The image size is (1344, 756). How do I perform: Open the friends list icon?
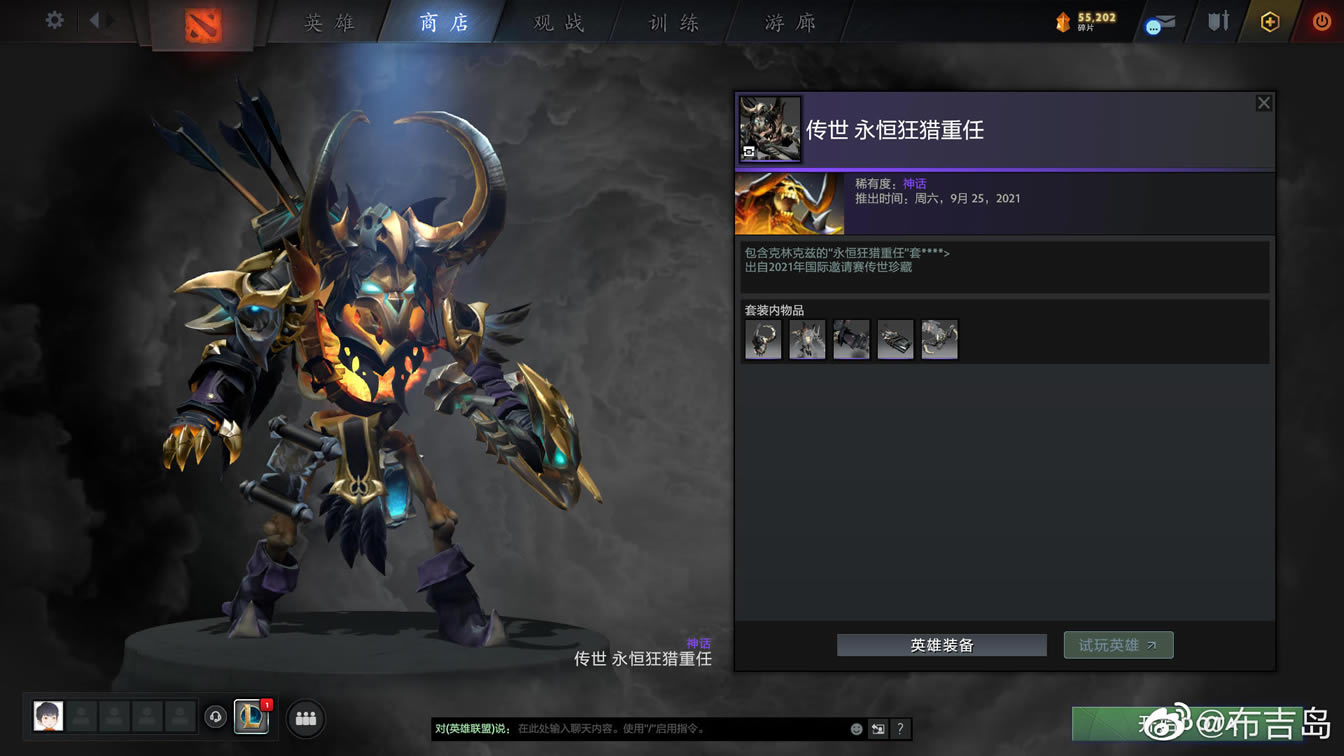(x=305, y=717)
